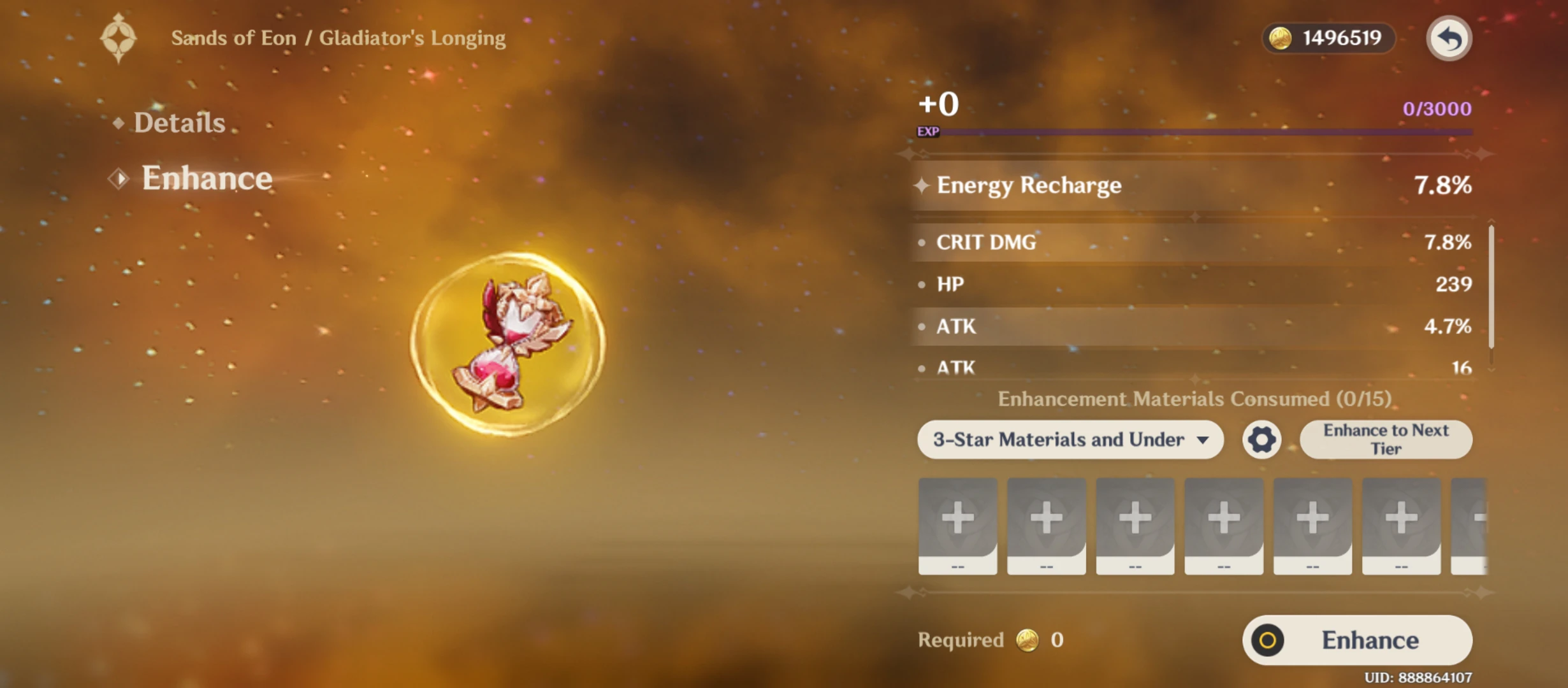This screenshot has height=688, width=1568.
Task: Select the Sands of Eon artifact icon
Action: click(x=507, y=343)
